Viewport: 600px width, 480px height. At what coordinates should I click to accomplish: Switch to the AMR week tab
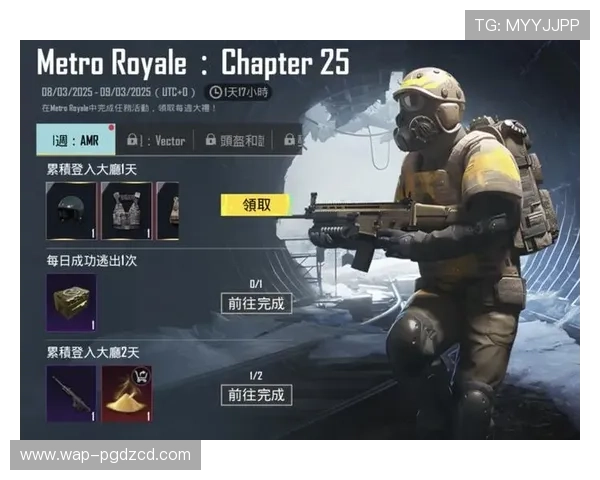pyautogui.click(x=76, y=140)
